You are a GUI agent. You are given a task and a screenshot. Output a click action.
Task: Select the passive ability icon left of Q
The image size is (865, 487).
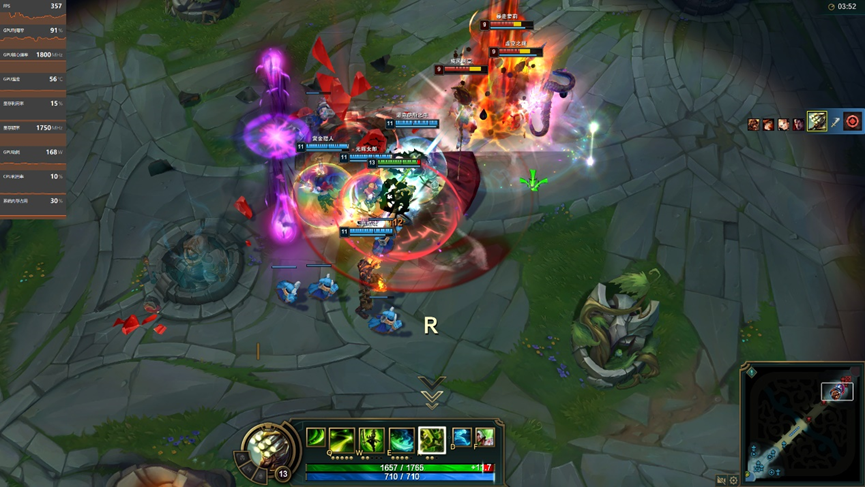click(x=316, y=438)
